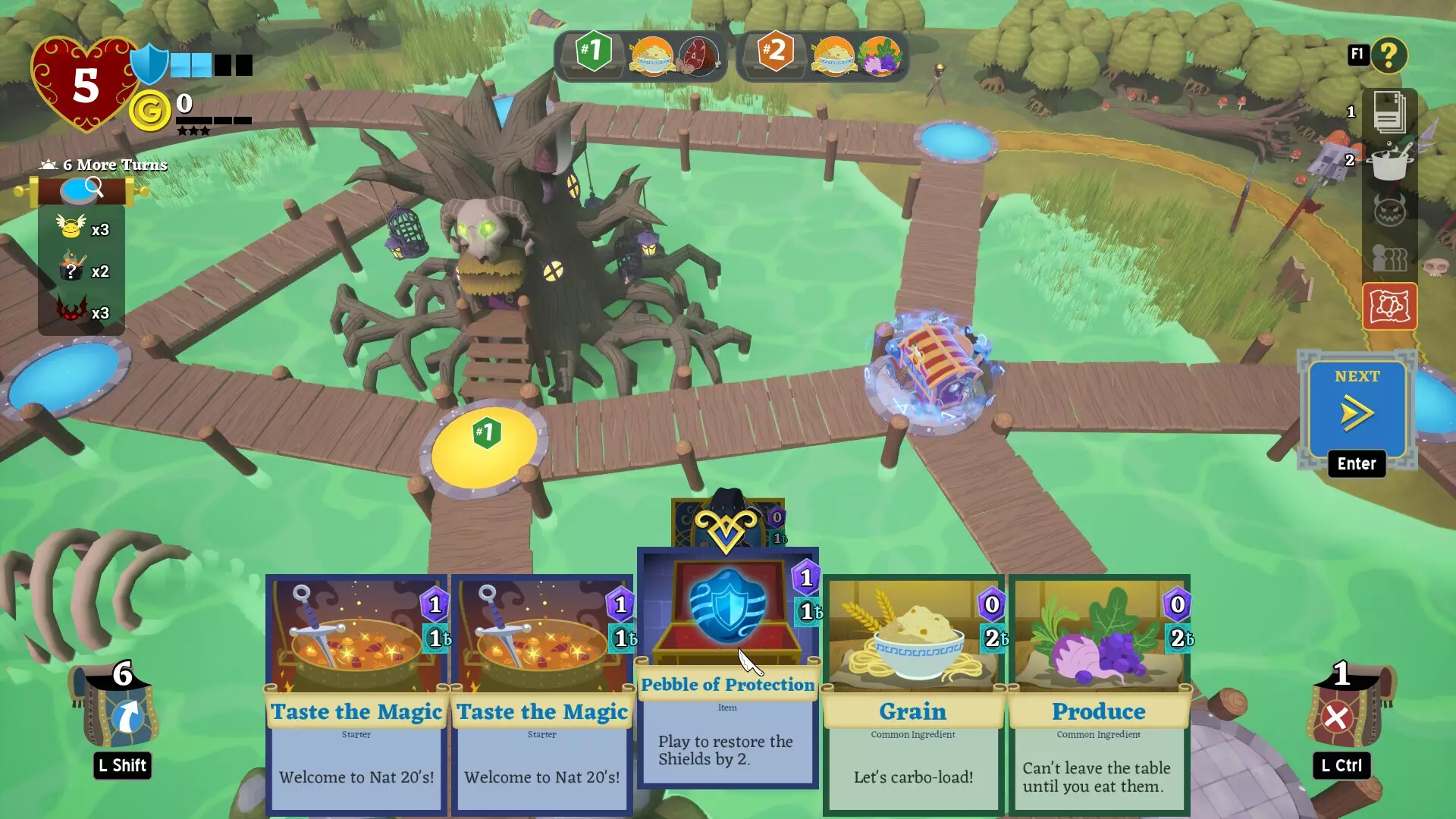Click the L Ctrl discard backpack
Viewport: 1456px width, 819px height.
click(x=1341, y=713)
